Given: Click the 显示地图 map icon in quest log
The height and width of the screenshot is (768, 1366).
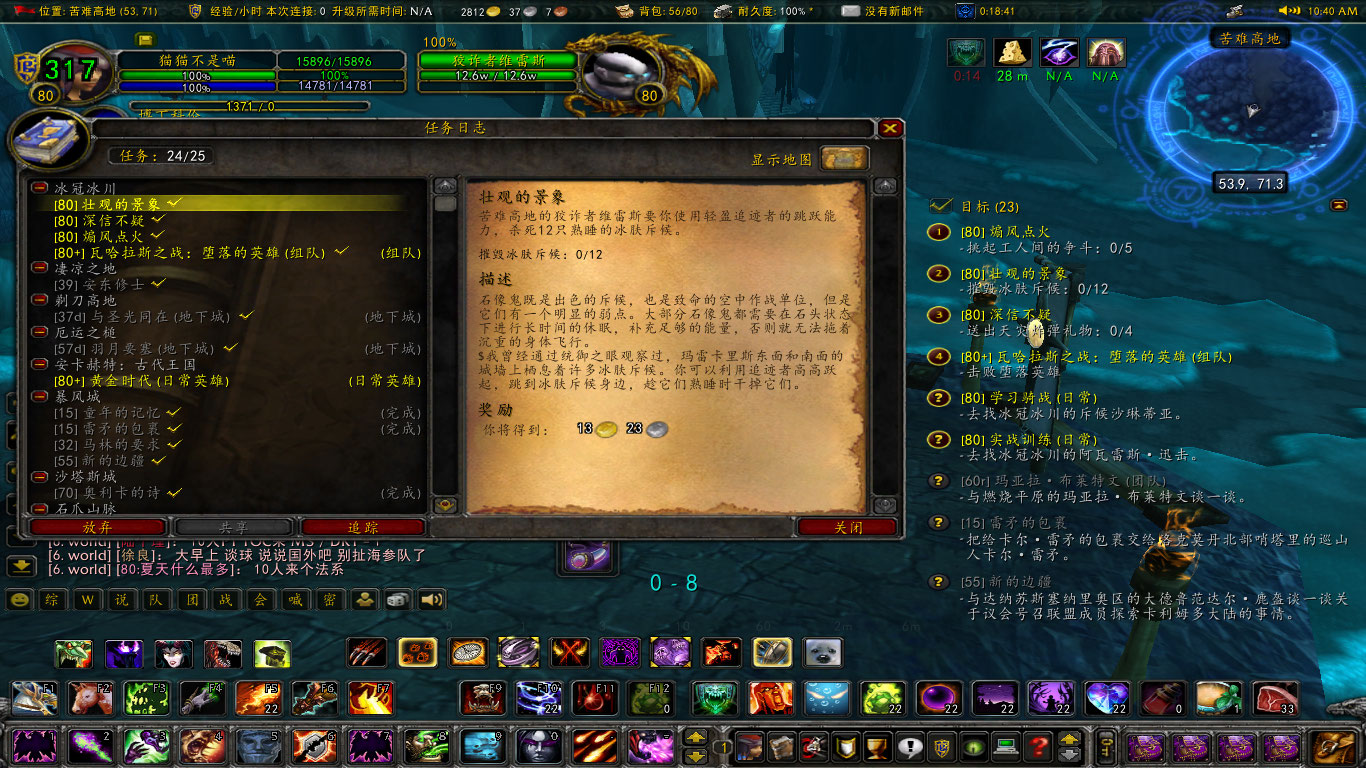Looking at the screenshot, I should [x=843, y=158].
